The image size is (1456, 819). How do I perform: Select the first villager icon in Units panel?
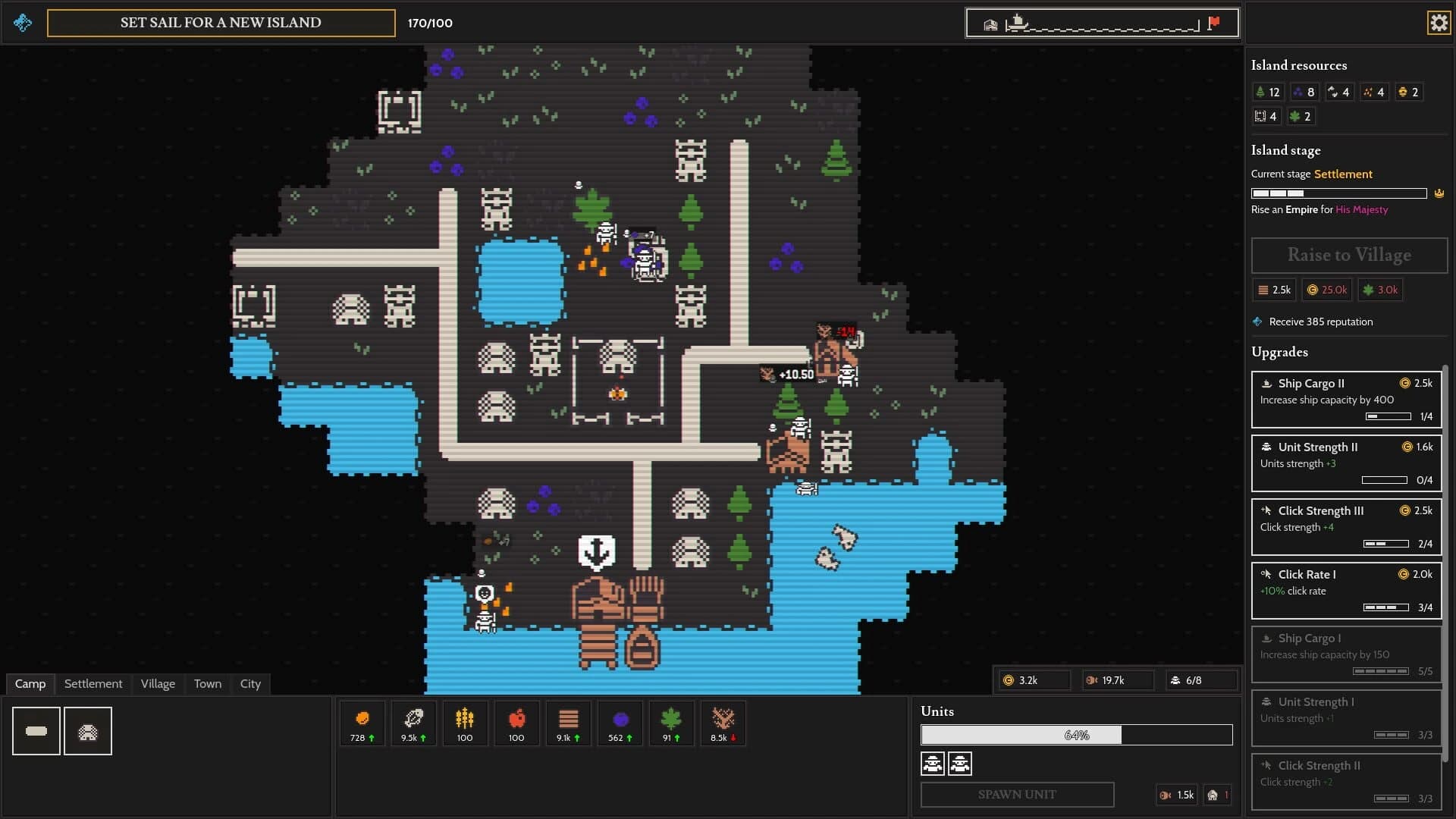point(933,764)
